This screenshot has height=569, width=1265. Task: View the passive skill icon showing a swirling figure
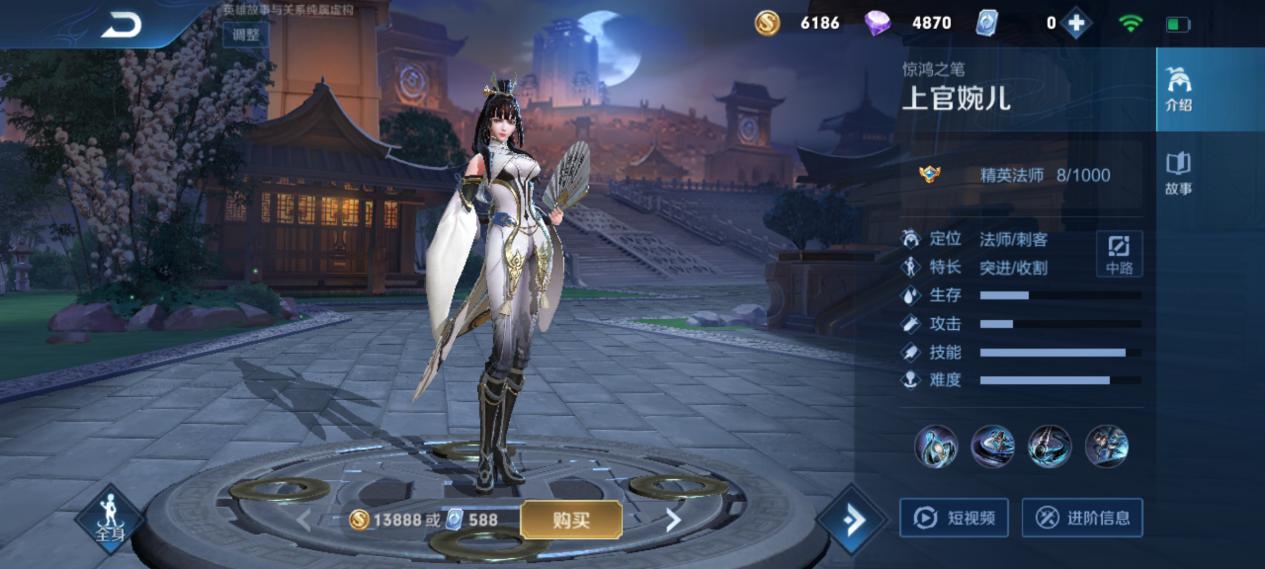coord(936,446)
